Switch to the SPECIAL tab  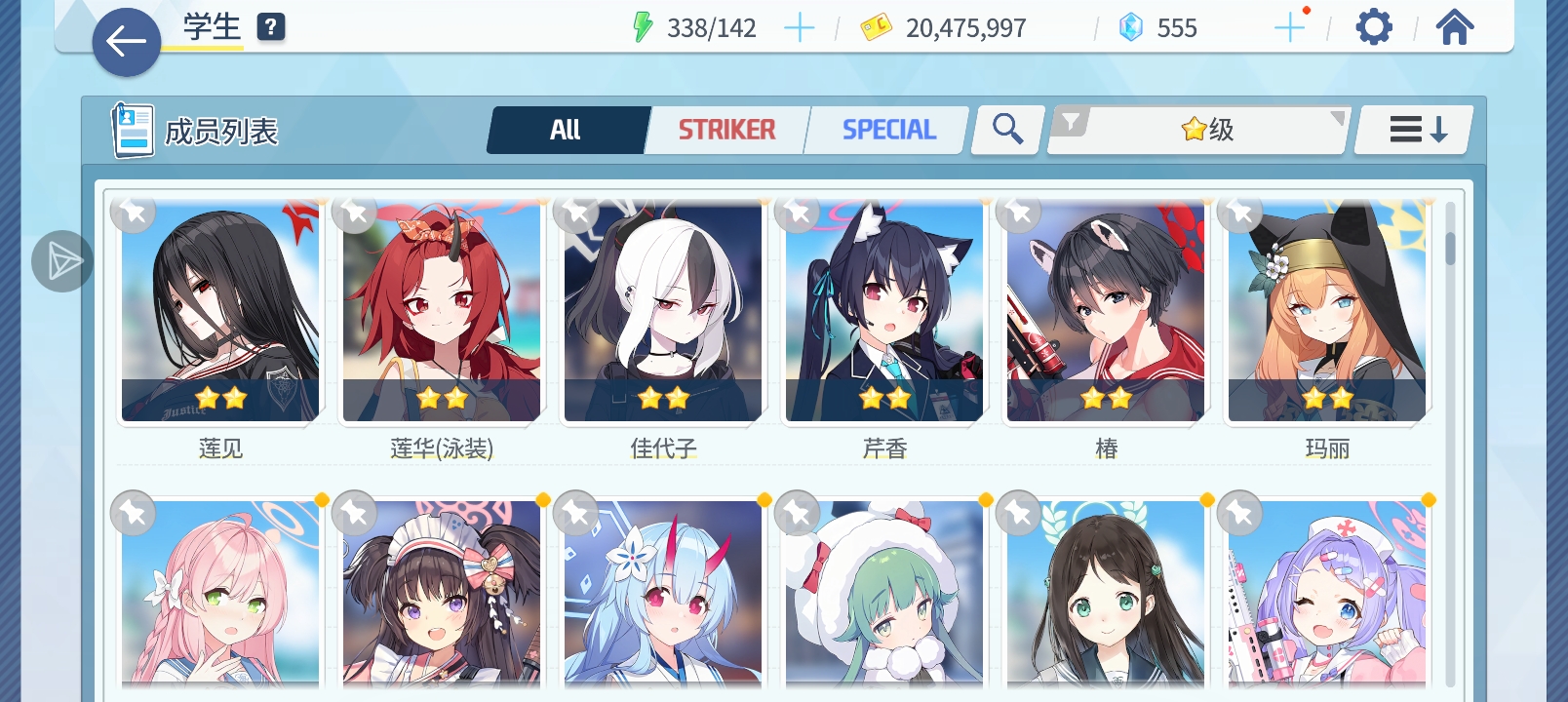pos(886,129)
